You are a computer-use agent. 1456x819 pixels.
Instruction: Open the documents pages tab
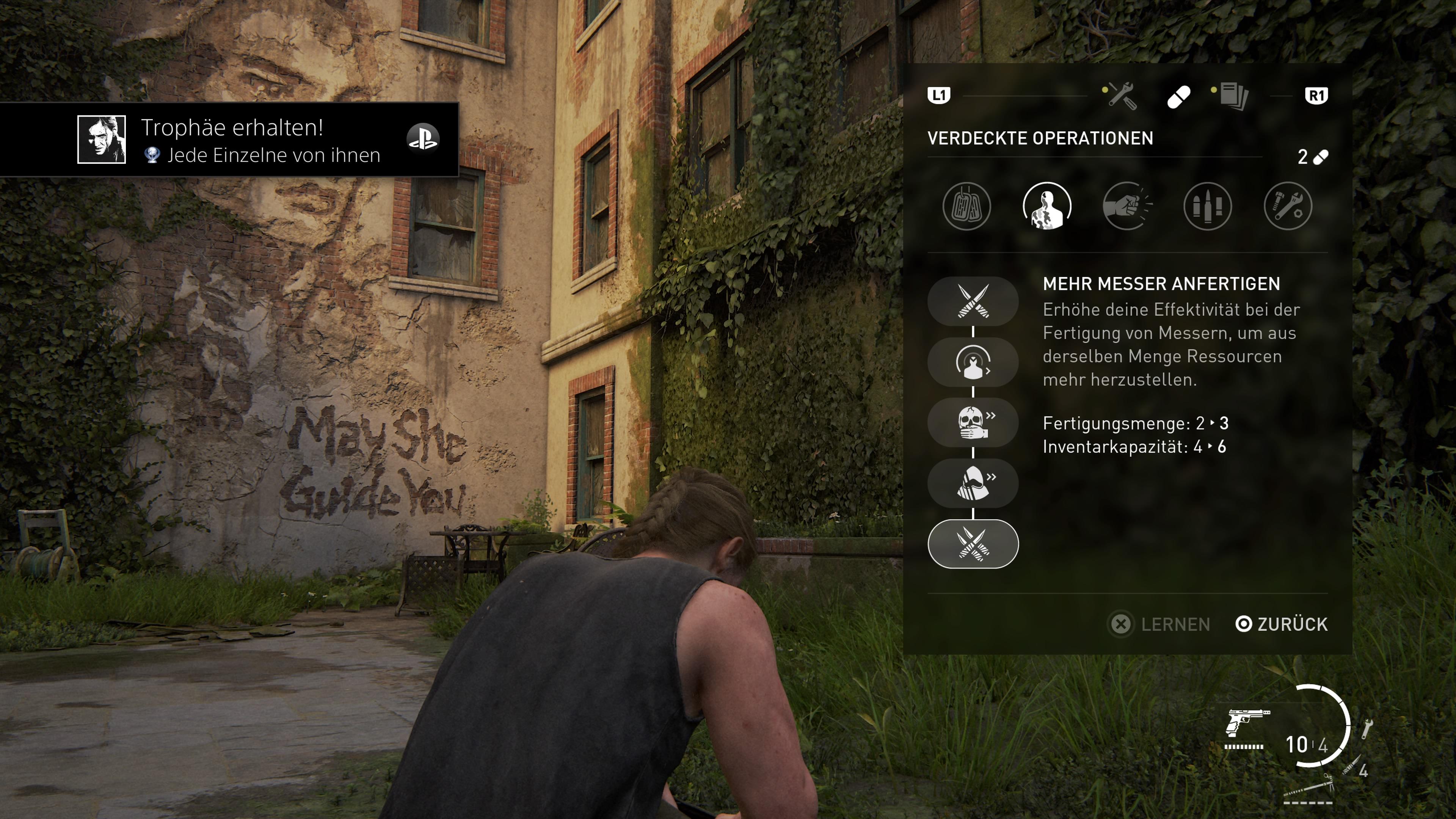pos(1233,96)
